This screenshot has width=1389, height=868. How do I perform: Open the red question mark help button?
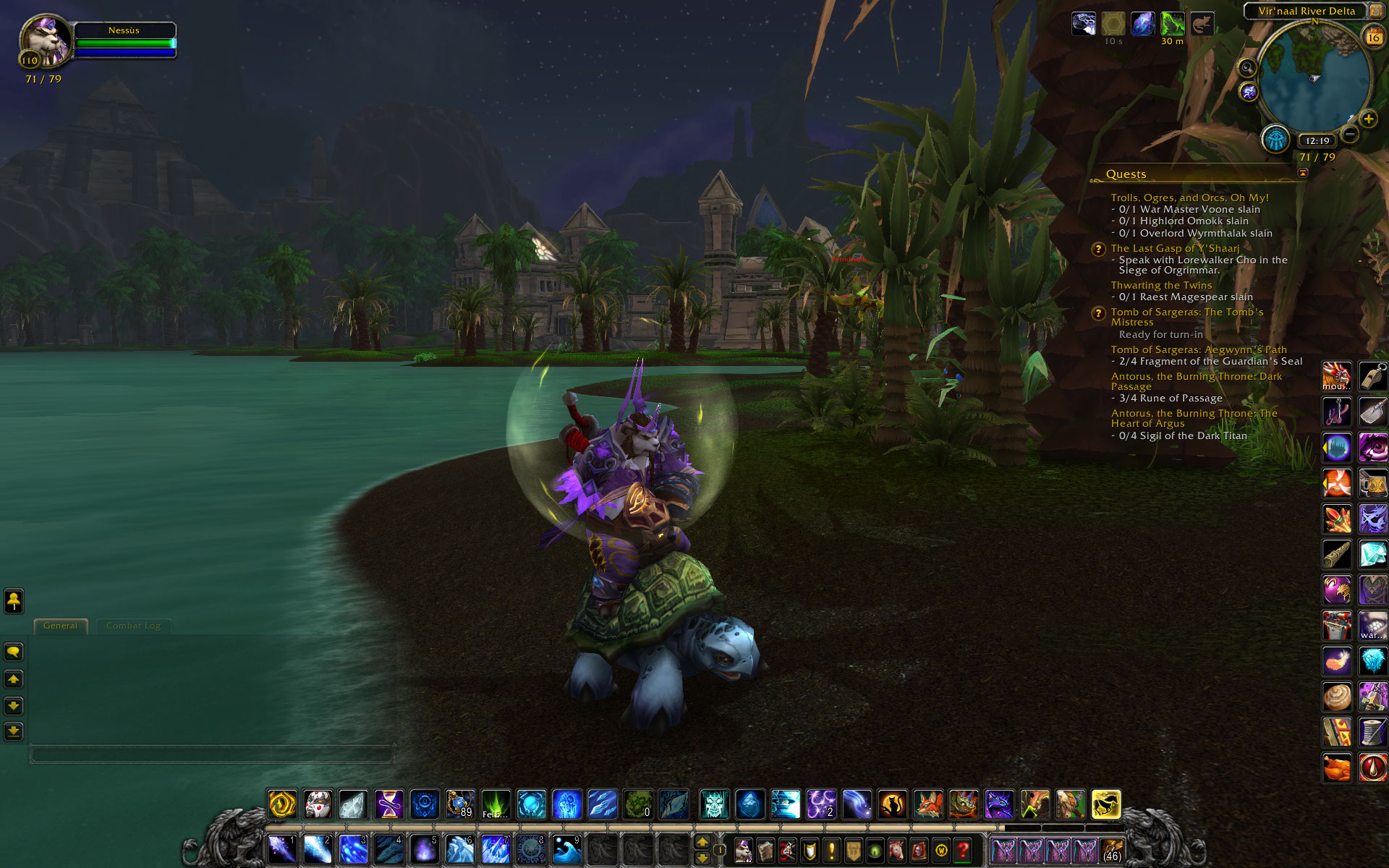coord(962,851)
